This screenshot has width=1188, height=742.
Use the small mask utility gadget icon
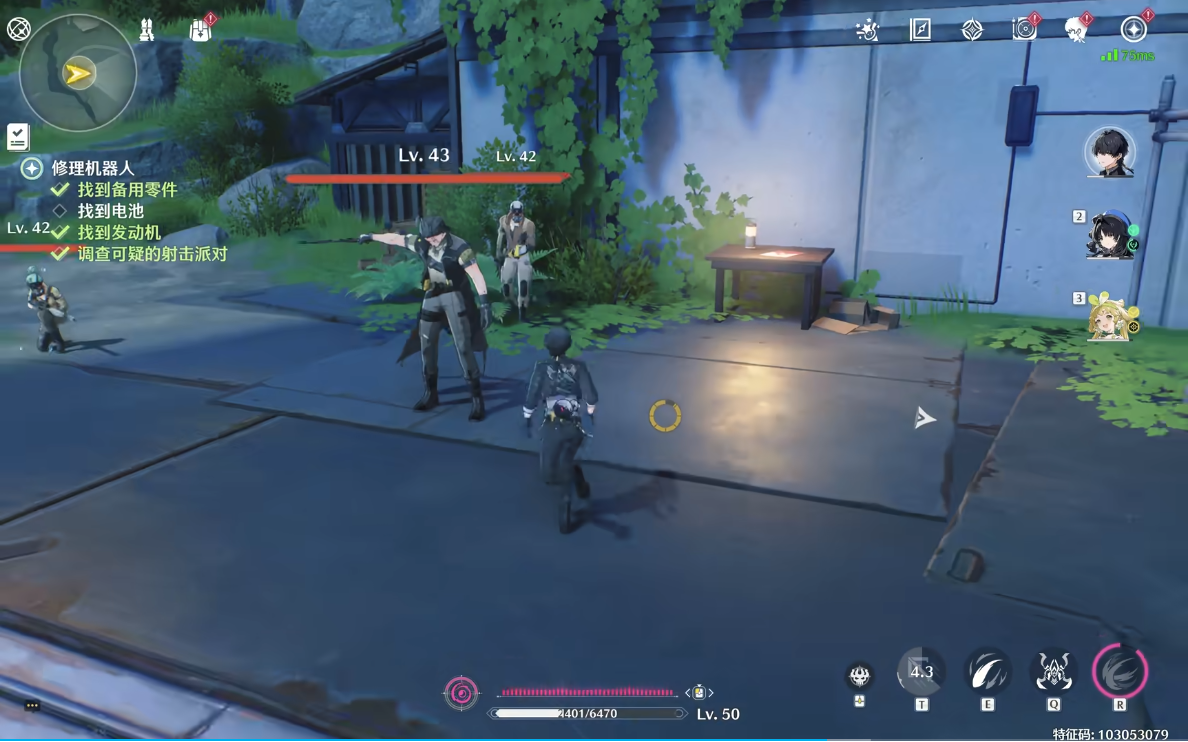click(859, 677)
